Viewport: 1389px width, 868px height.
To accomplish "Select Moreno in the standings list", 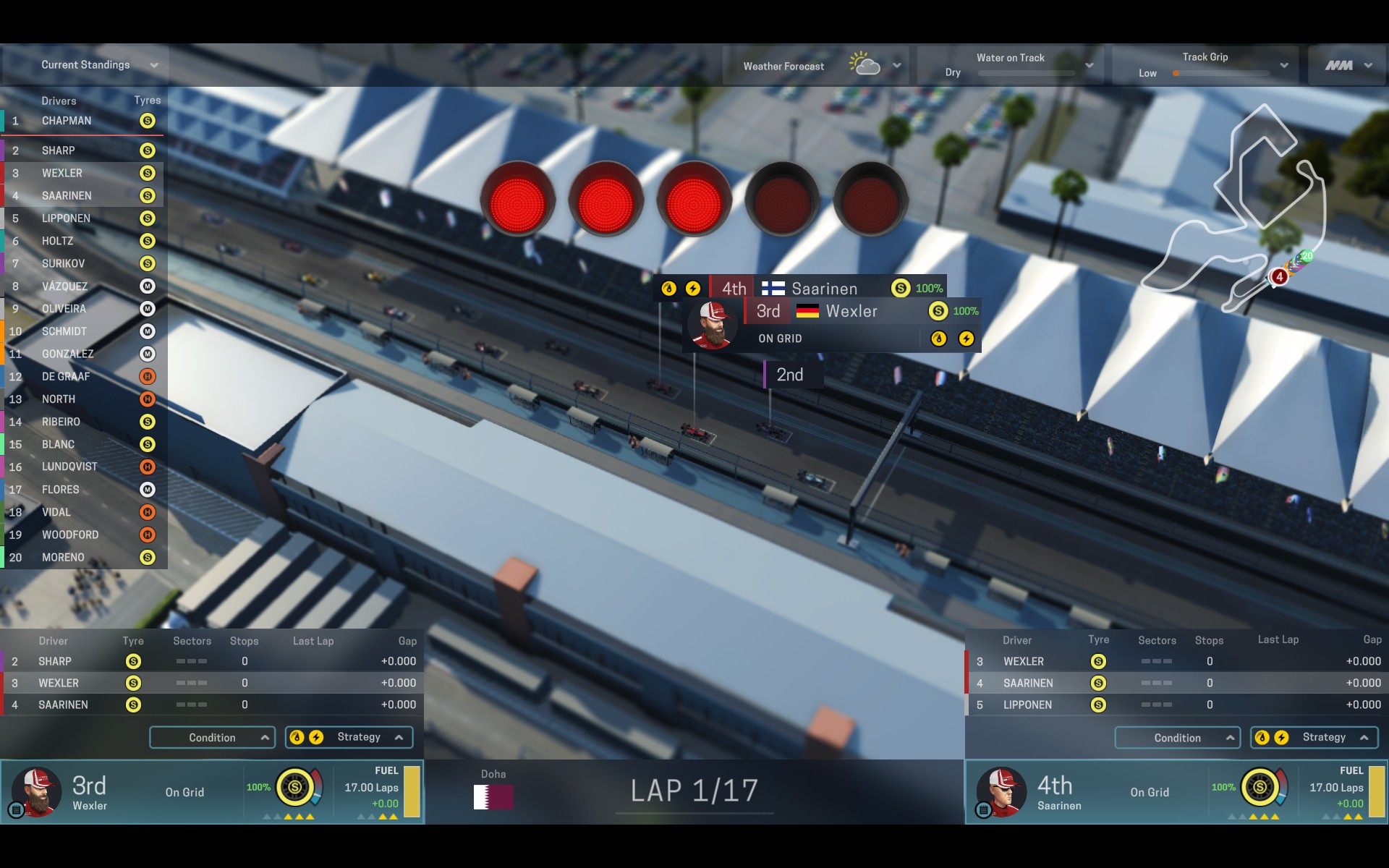I will coord(63,558).
